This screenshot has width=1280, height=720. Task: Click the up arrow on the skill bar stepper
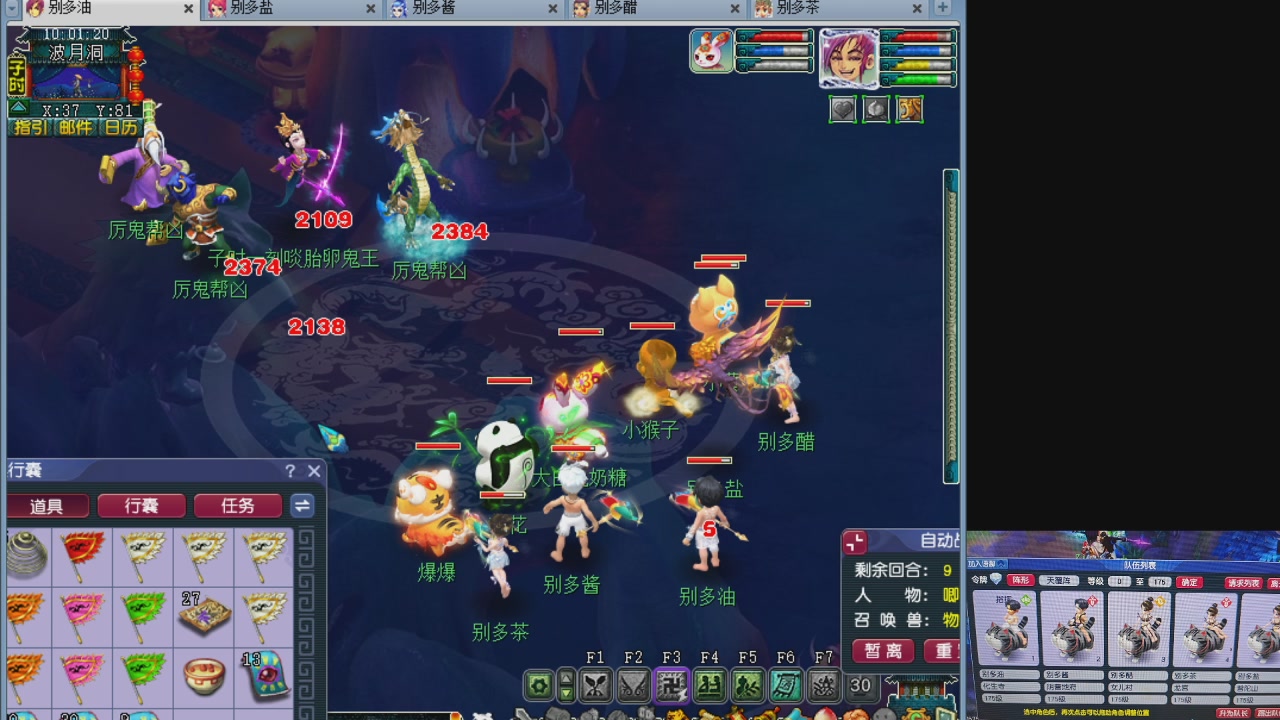pyautogui.click(x=566, y=678)
